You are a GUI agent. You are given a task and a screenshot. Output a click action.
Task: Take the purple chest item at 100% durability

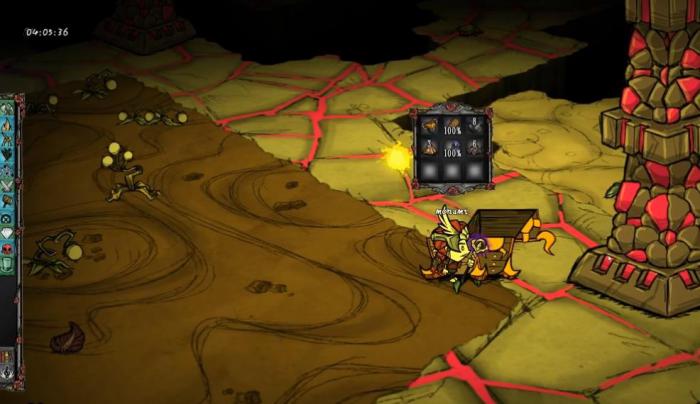pos(452,148)
